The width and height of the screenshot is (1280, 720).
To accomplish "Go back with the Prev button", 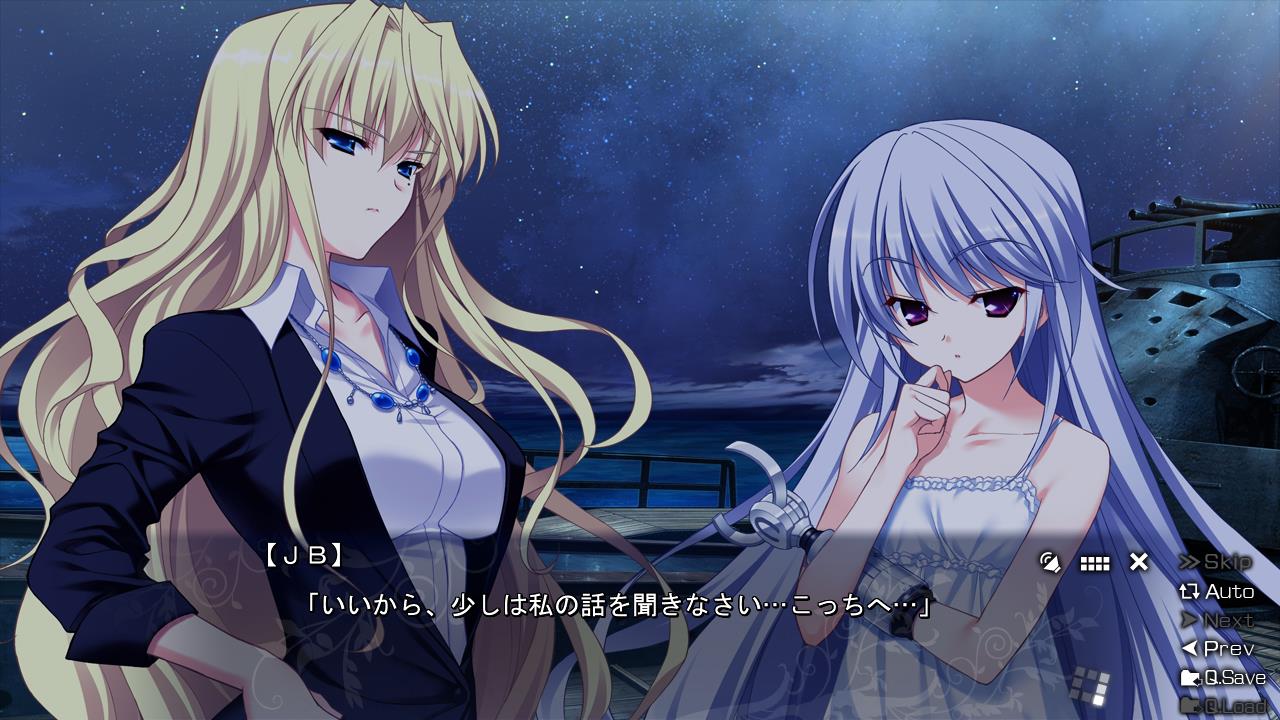I will pos(1216,649).
